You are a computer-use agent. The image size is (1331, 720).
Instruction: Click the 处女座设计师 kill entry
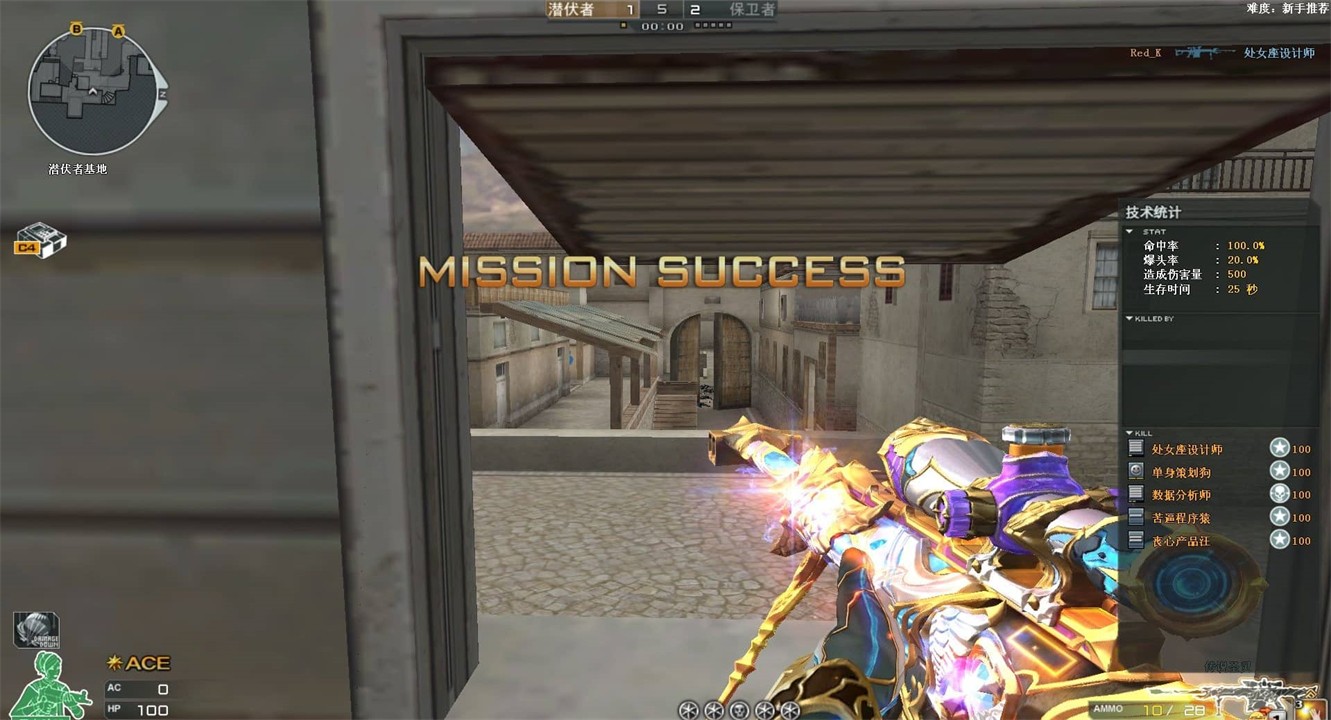(x=1187, y=448)
